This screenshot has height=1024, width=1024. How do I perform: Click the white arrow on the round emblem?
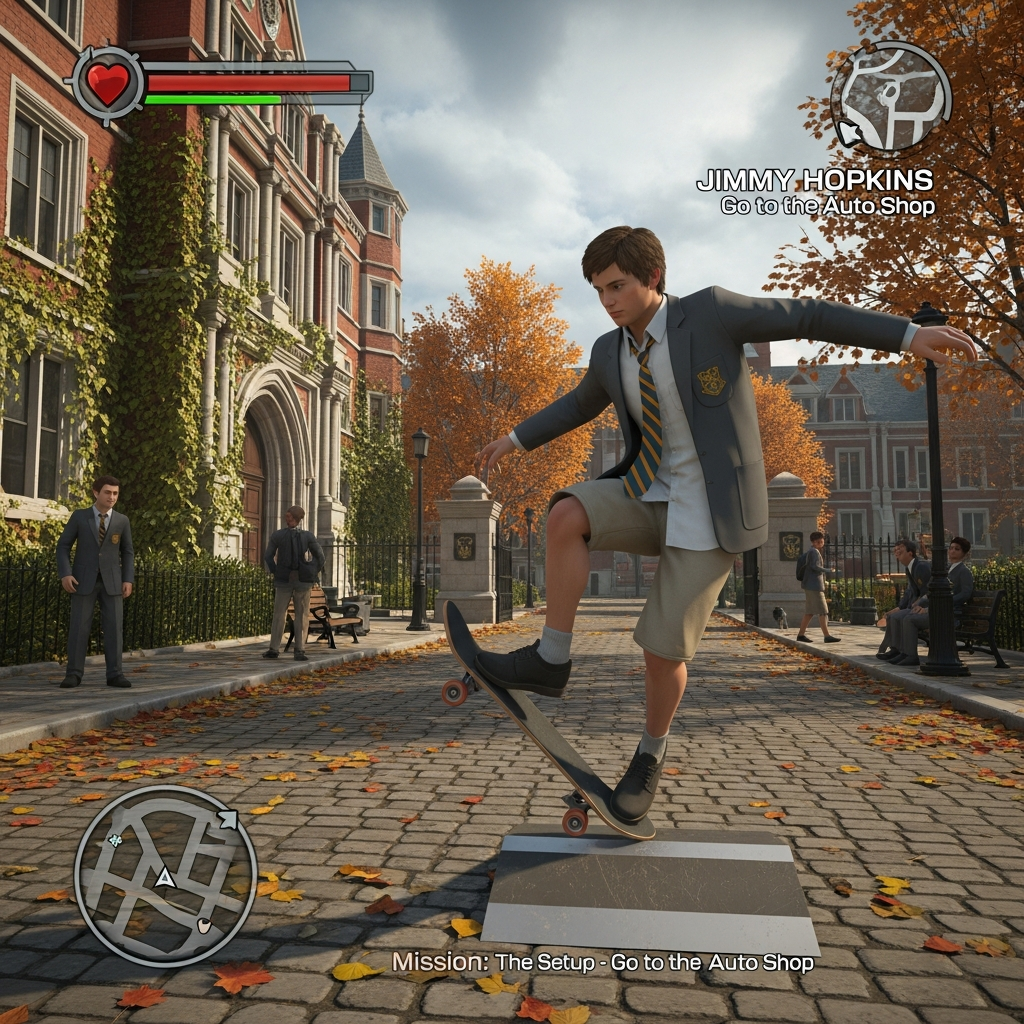[x=846, y=132]
